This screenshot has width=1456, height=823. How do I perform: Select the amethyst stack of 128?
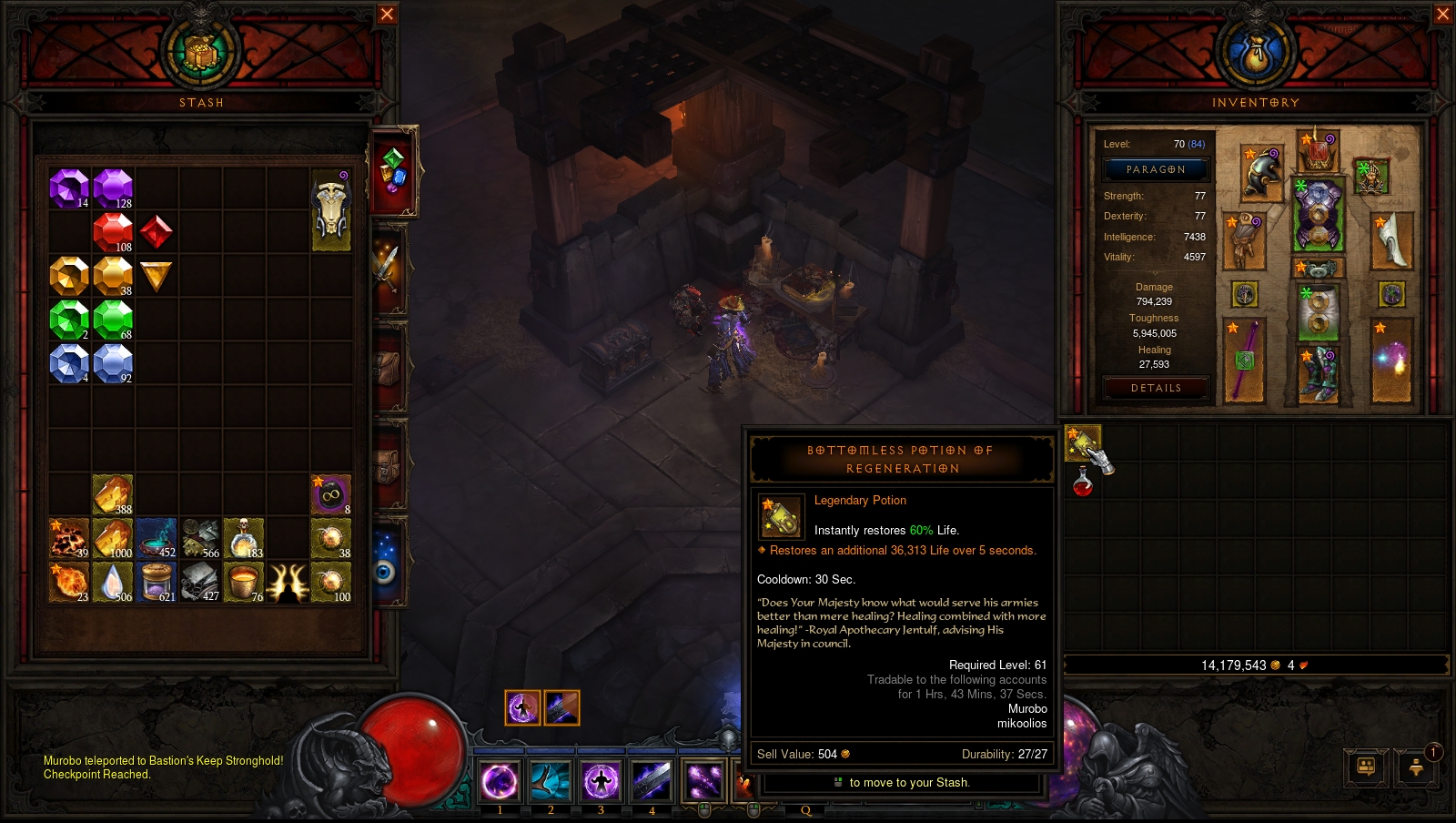tap(113, 188)
